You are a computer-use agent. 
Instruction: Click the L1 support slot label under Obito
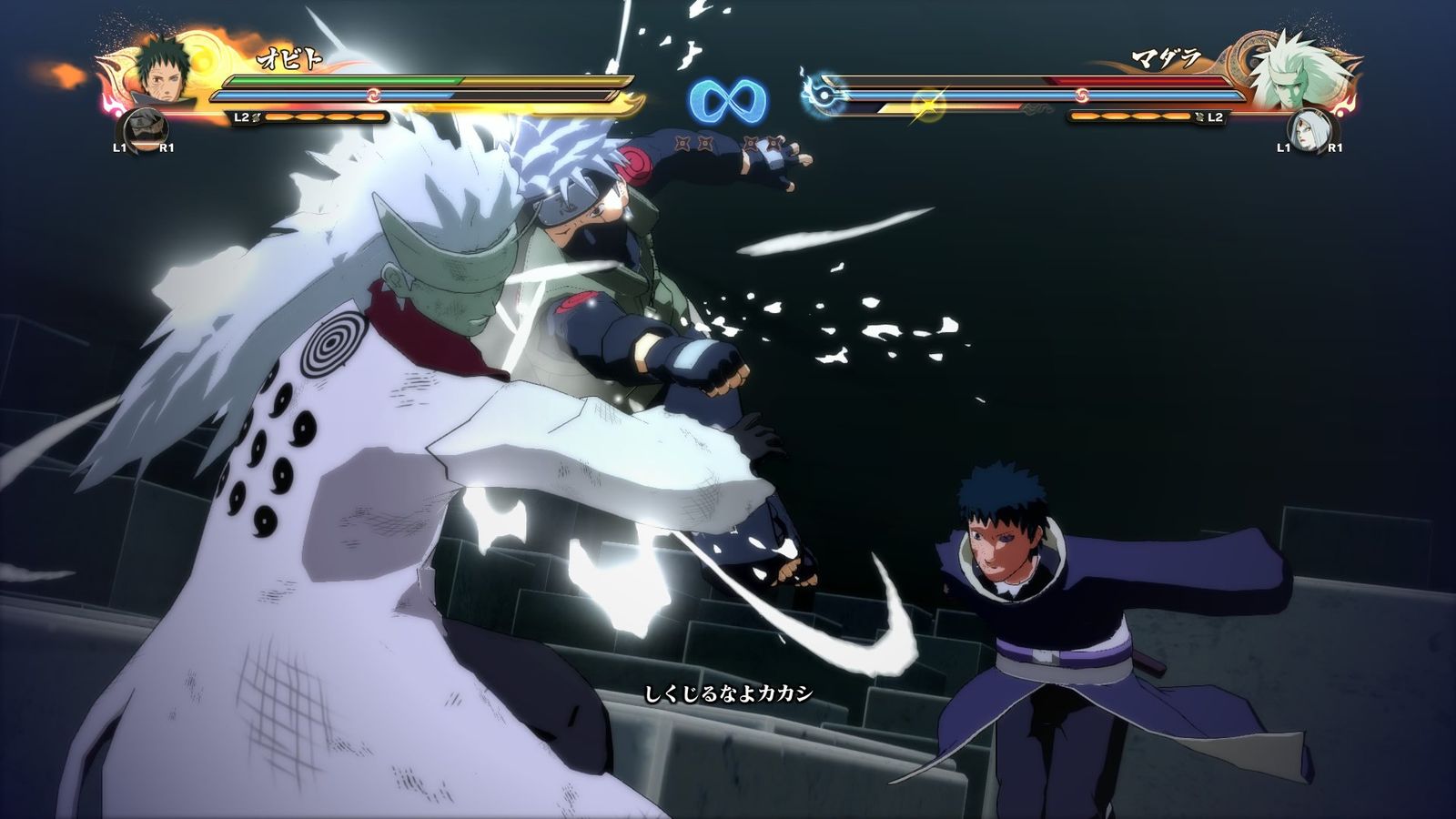pos(120,148)
